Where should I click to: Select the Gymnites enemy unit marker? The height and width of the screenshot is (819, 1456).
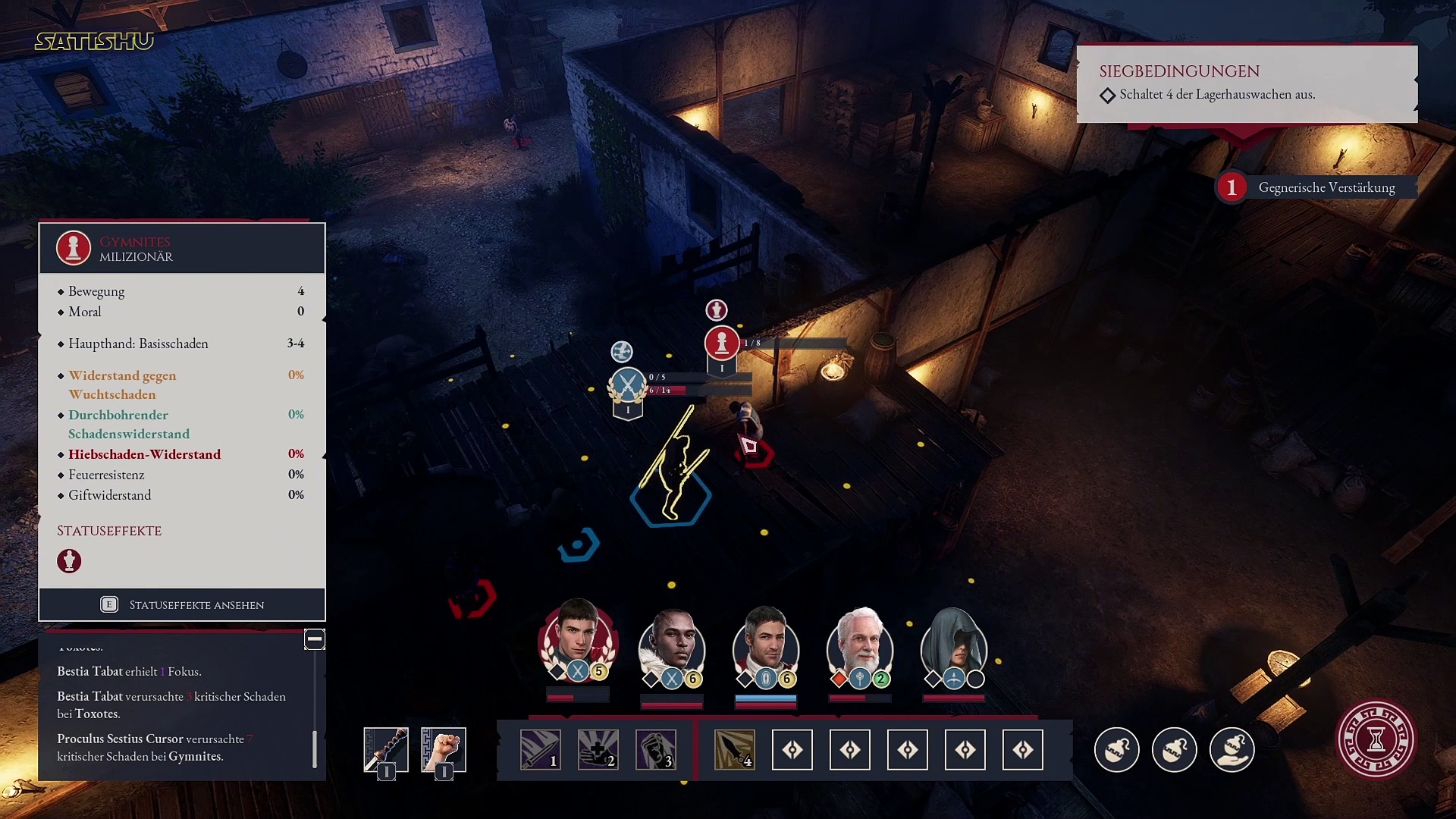pyautogui.click(x=722, y=344)
